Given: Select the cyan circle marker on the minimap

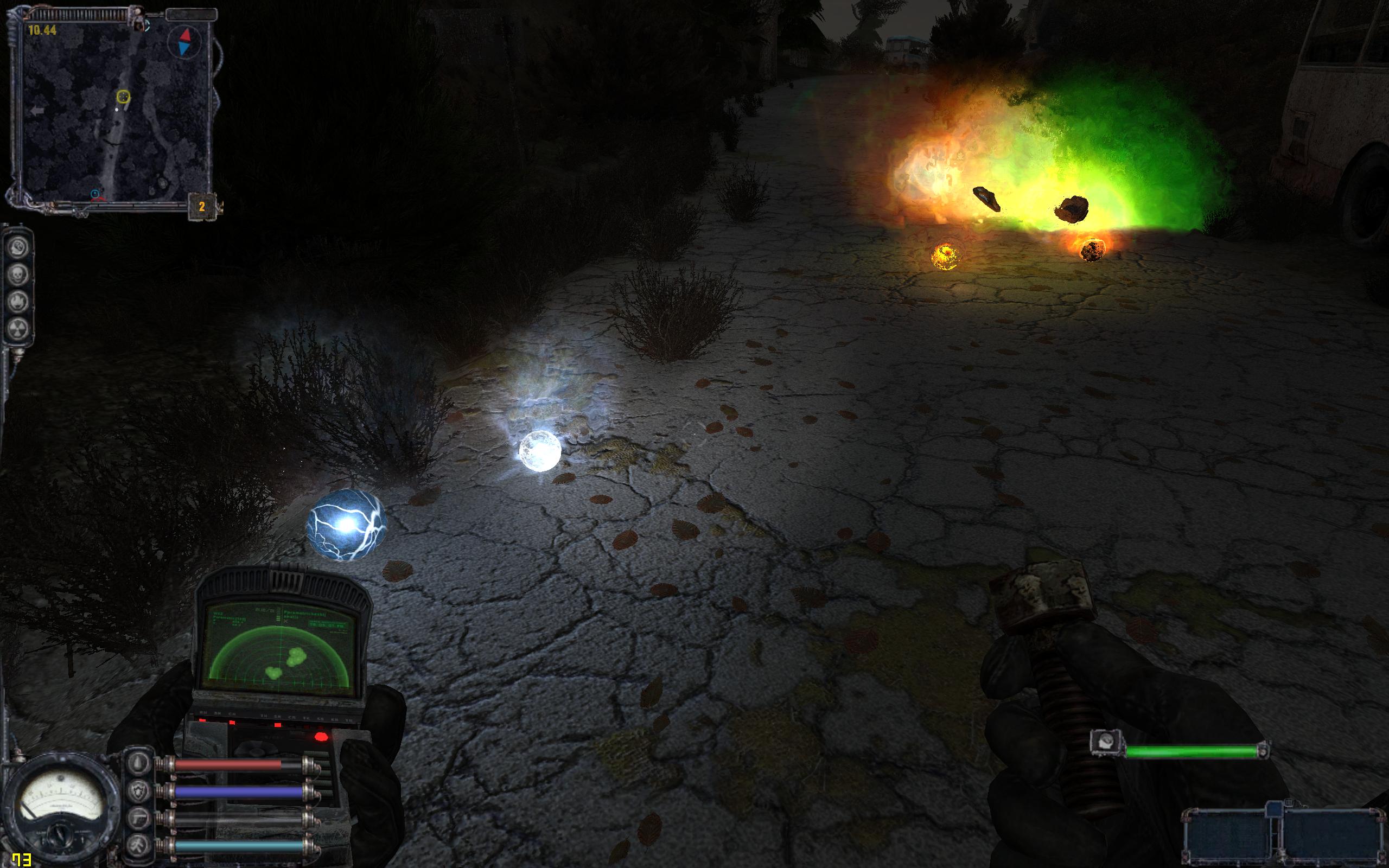Looking at the screenshot, I should 95,194.
